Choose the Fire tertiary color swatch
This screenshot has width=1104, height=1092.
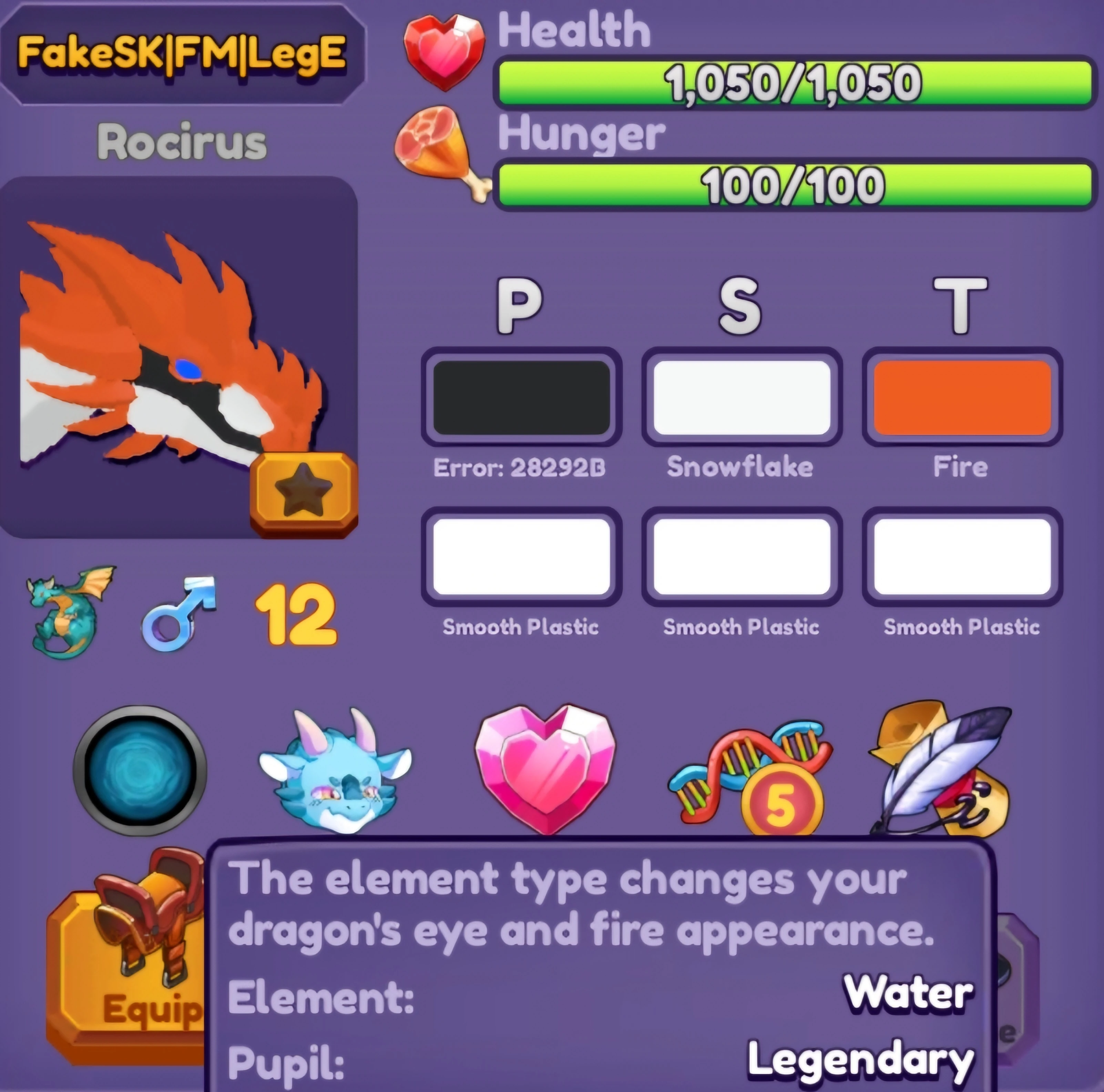click(962, 397)
